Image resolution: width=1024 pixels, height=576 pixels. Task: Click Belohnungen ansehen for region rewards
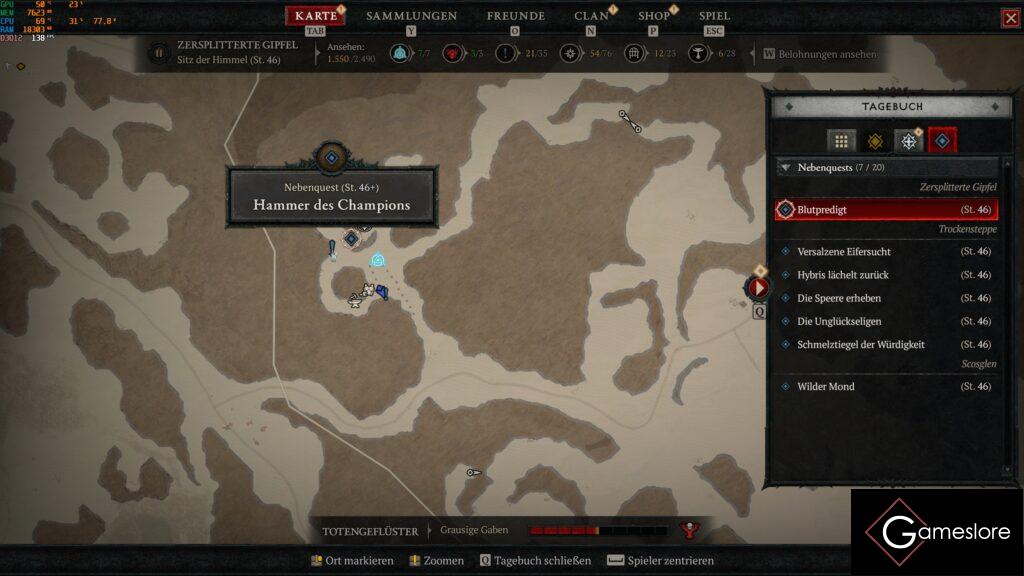(x=821, y=54)
